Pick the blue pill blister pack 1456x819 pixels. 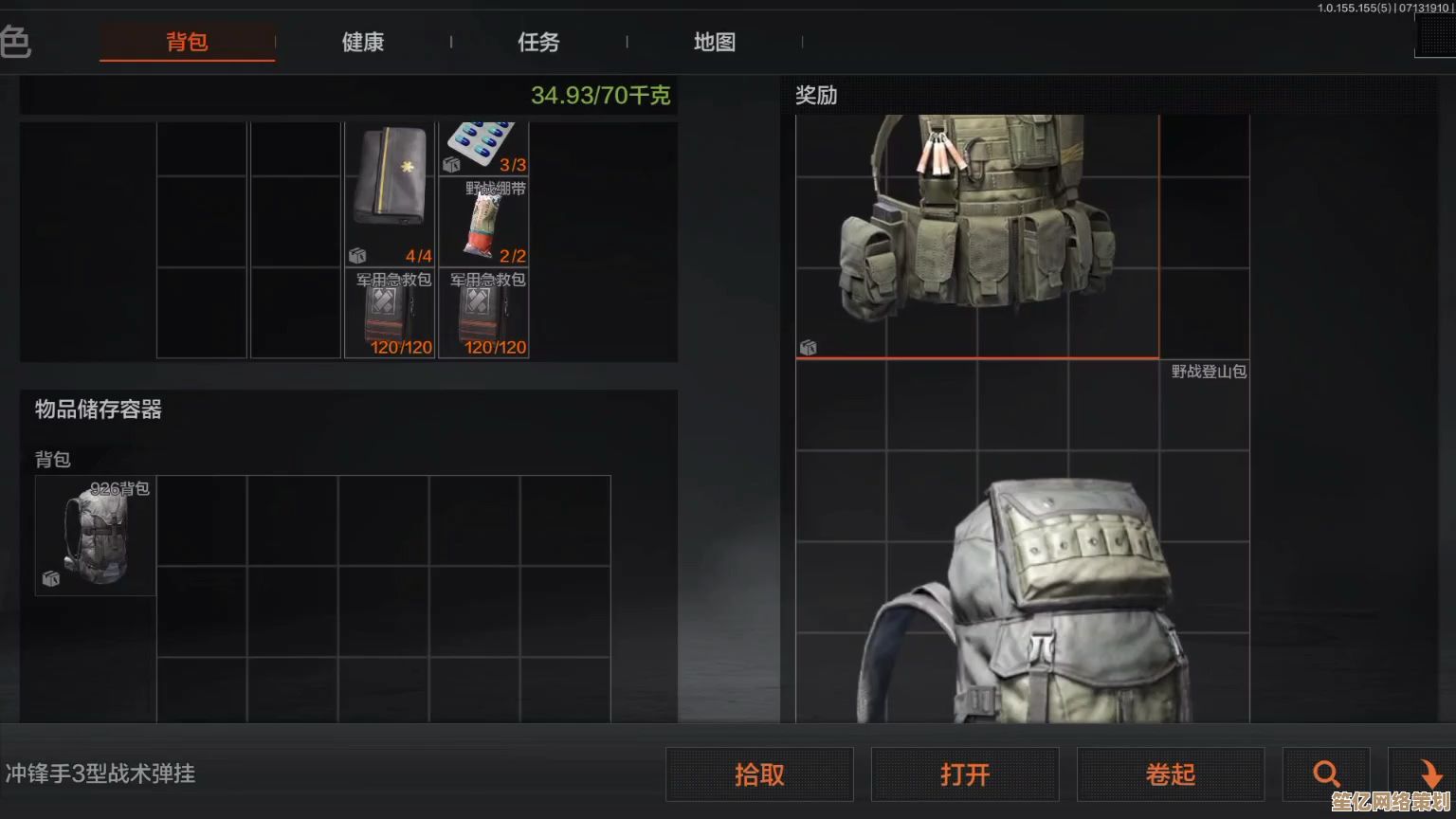click(x=483, y=147)
